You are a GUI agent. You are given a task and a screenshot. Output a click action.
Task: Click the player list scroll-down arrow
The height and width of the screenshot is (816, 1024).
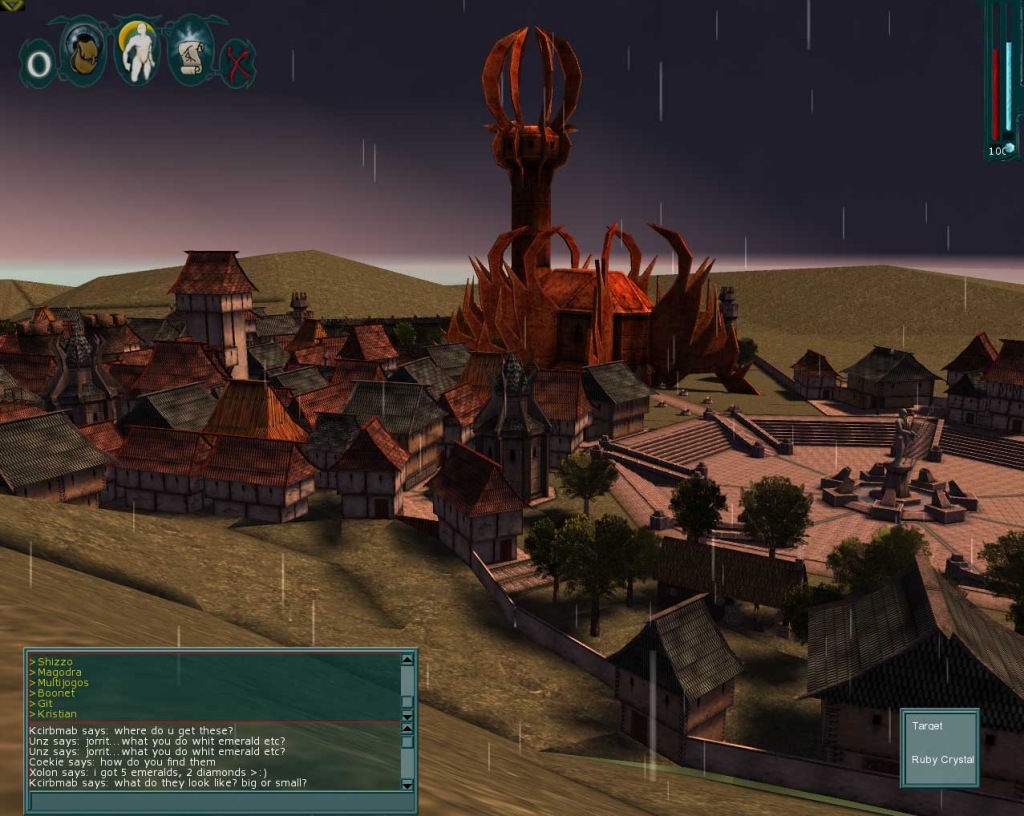(x=407, y=716)
